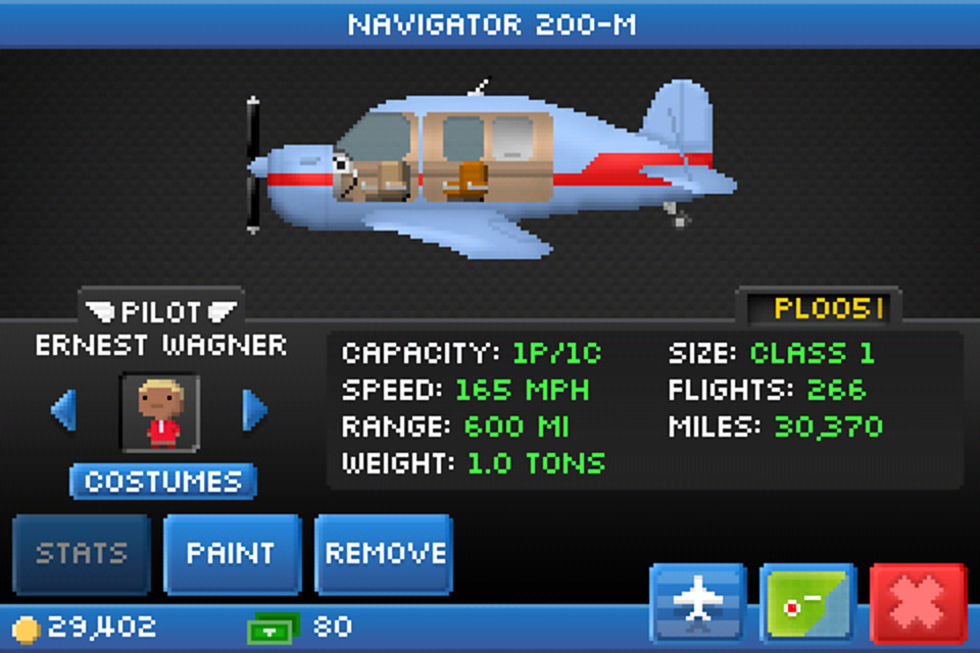Tap the green bux currency icon
Image resolution: width=980 pixels, height=653 pixels.
pos(273,628)
